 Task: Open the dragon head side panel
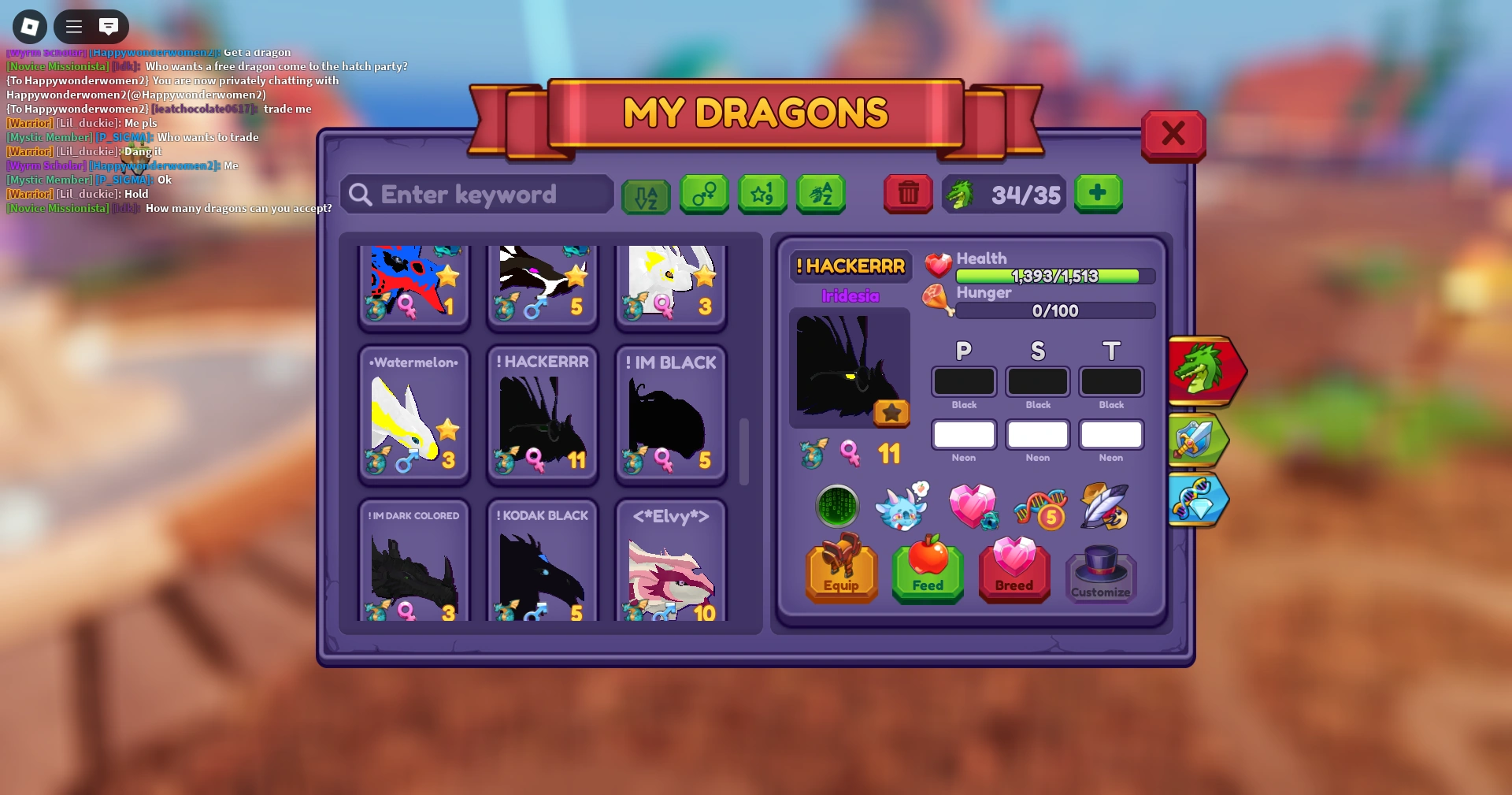point(1206,370)
